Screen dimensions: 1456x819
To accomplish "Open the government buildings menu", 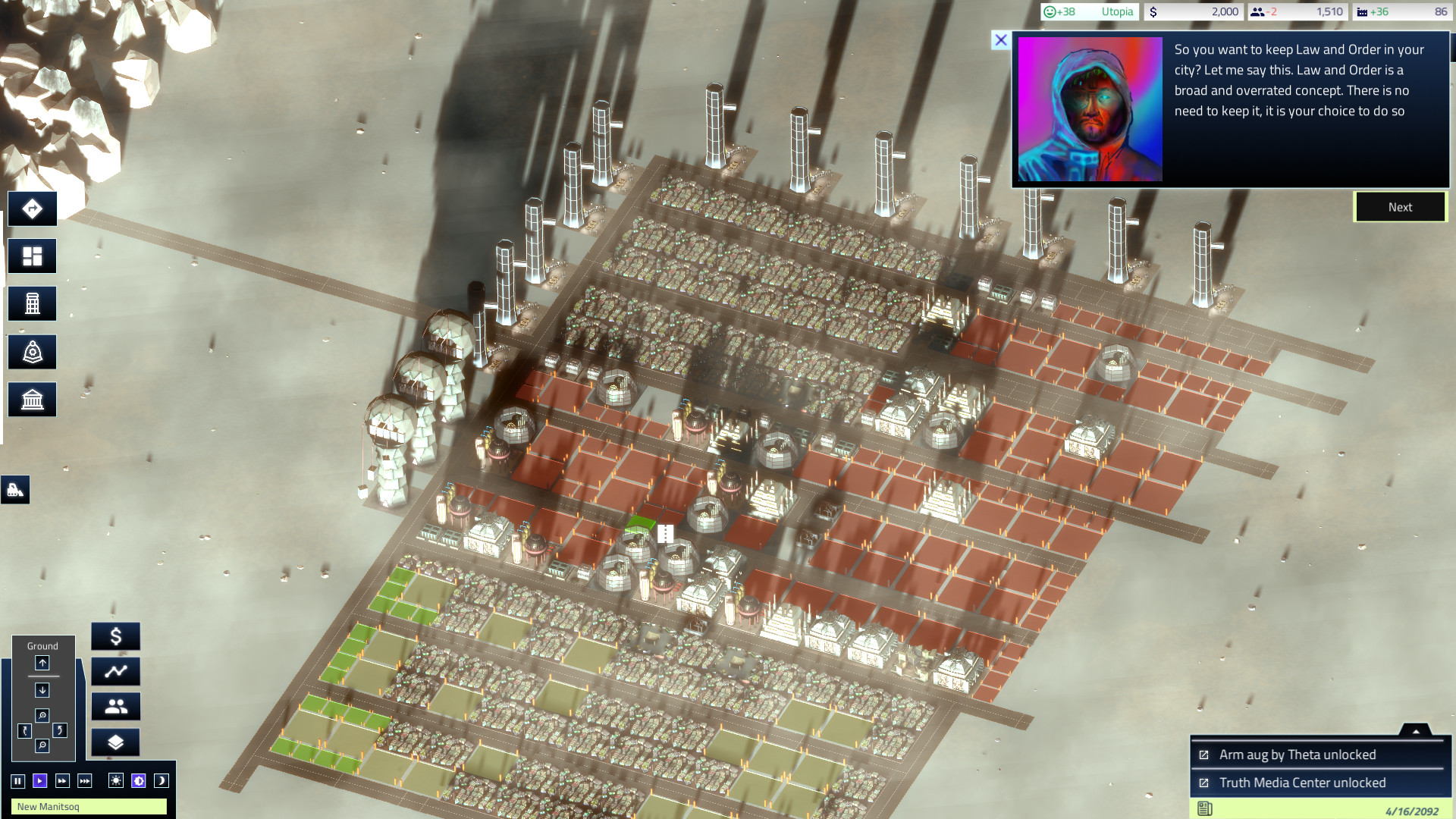I will click(32, 399).
